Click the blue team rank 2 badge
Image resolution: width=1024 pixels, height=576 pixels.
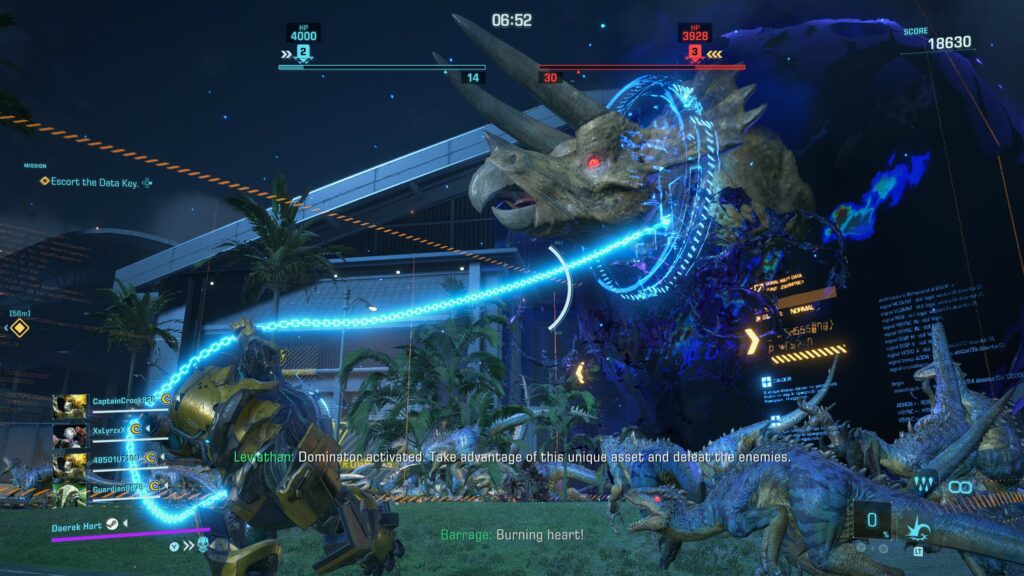click(x=303, y=51)
